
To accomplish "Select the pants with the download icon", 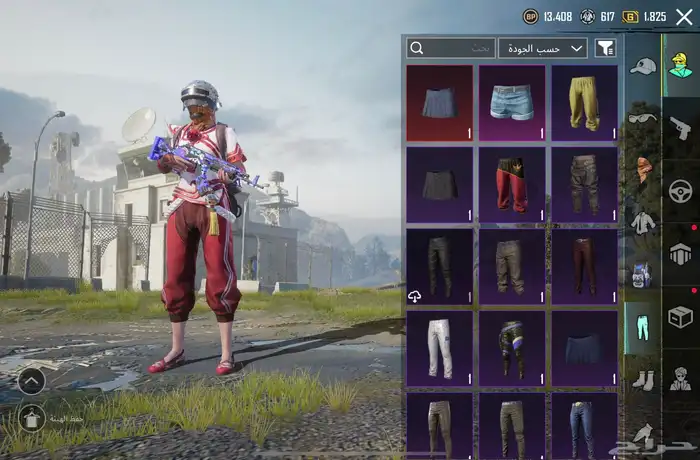I will pyautogui.click(x=440, y=267).
